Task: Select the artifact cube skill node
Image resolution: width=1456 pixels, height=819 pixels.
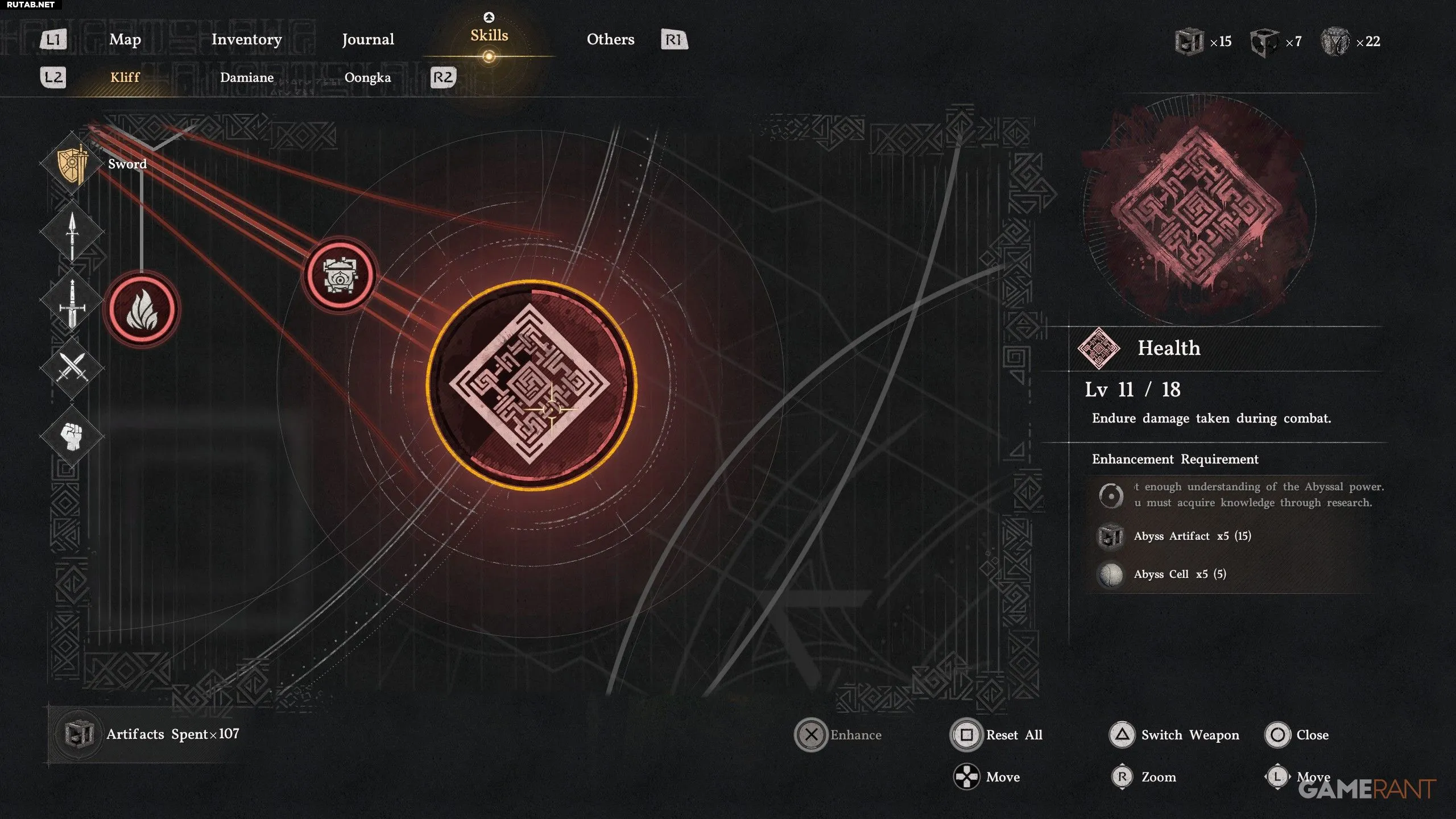Action: (x=340, y=275)
